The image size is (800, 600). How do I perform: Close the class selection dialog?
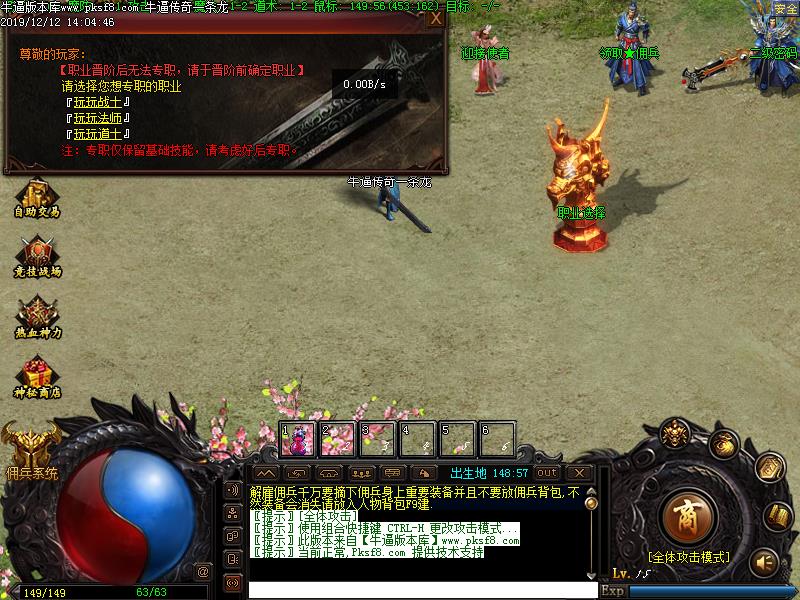click(434, 18)
